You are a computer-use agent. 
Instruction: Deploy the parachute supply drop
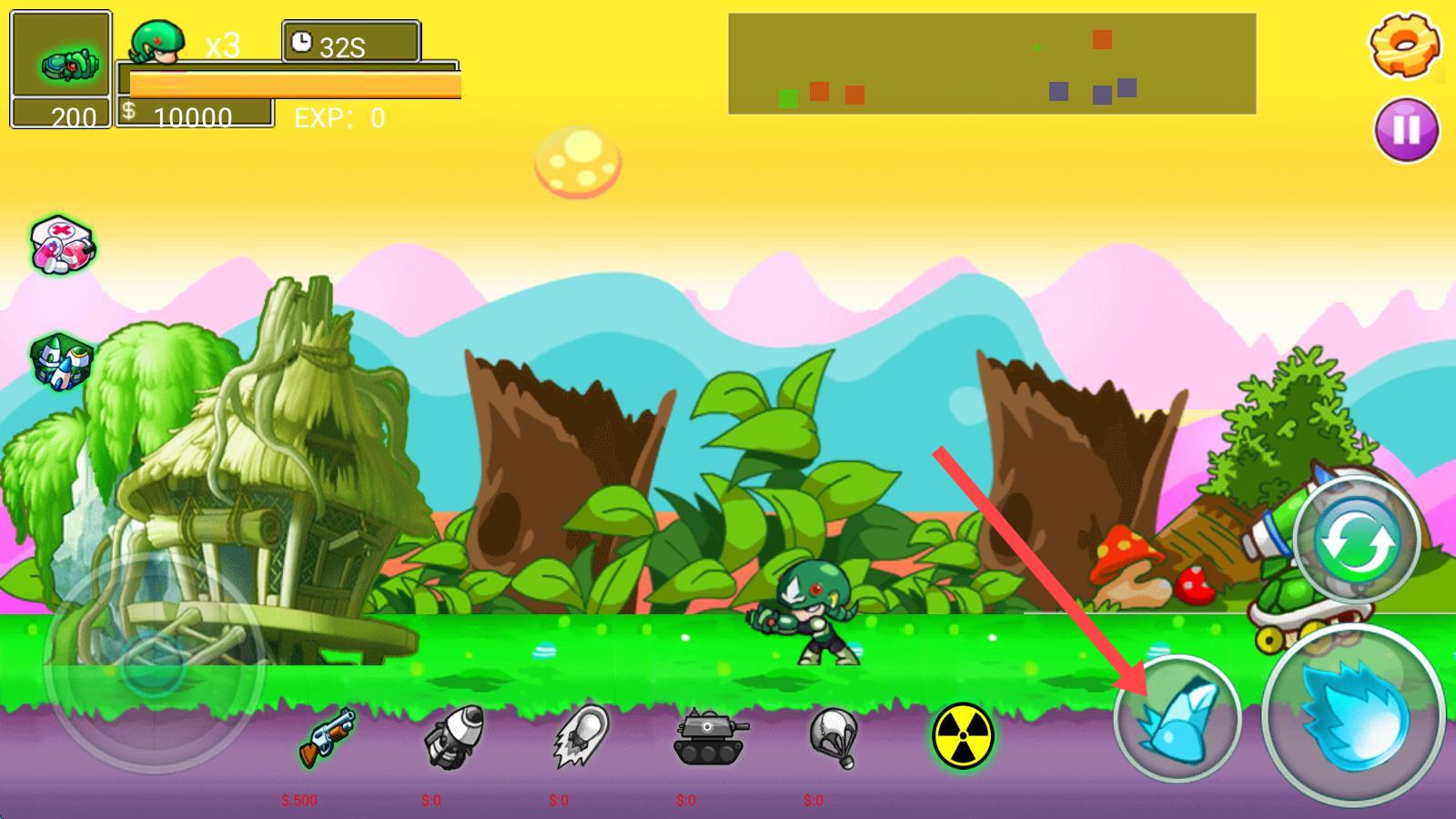[x=834, y=736]
